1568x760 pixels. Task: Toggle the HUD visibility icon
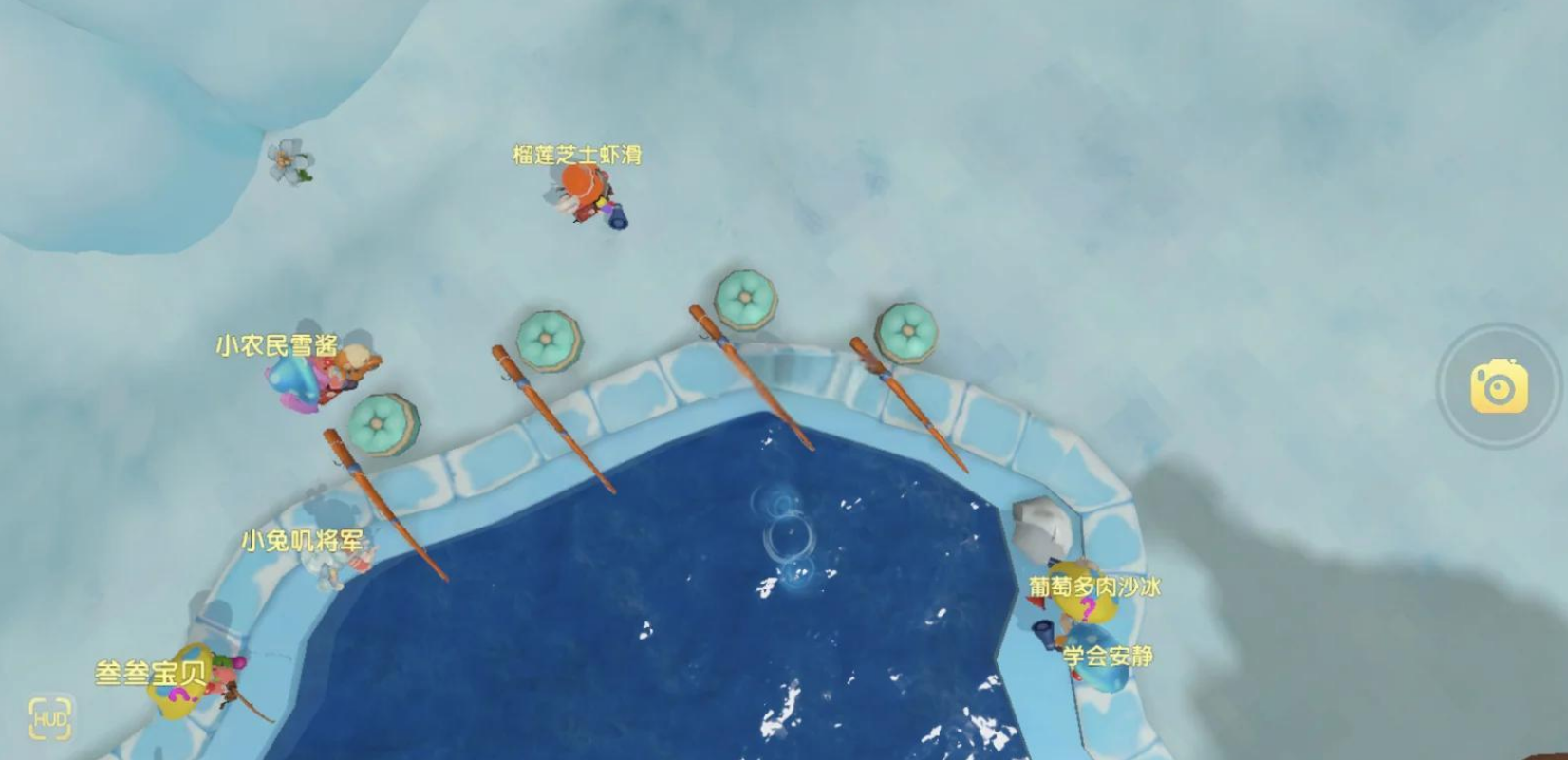[x=50, y=719]
